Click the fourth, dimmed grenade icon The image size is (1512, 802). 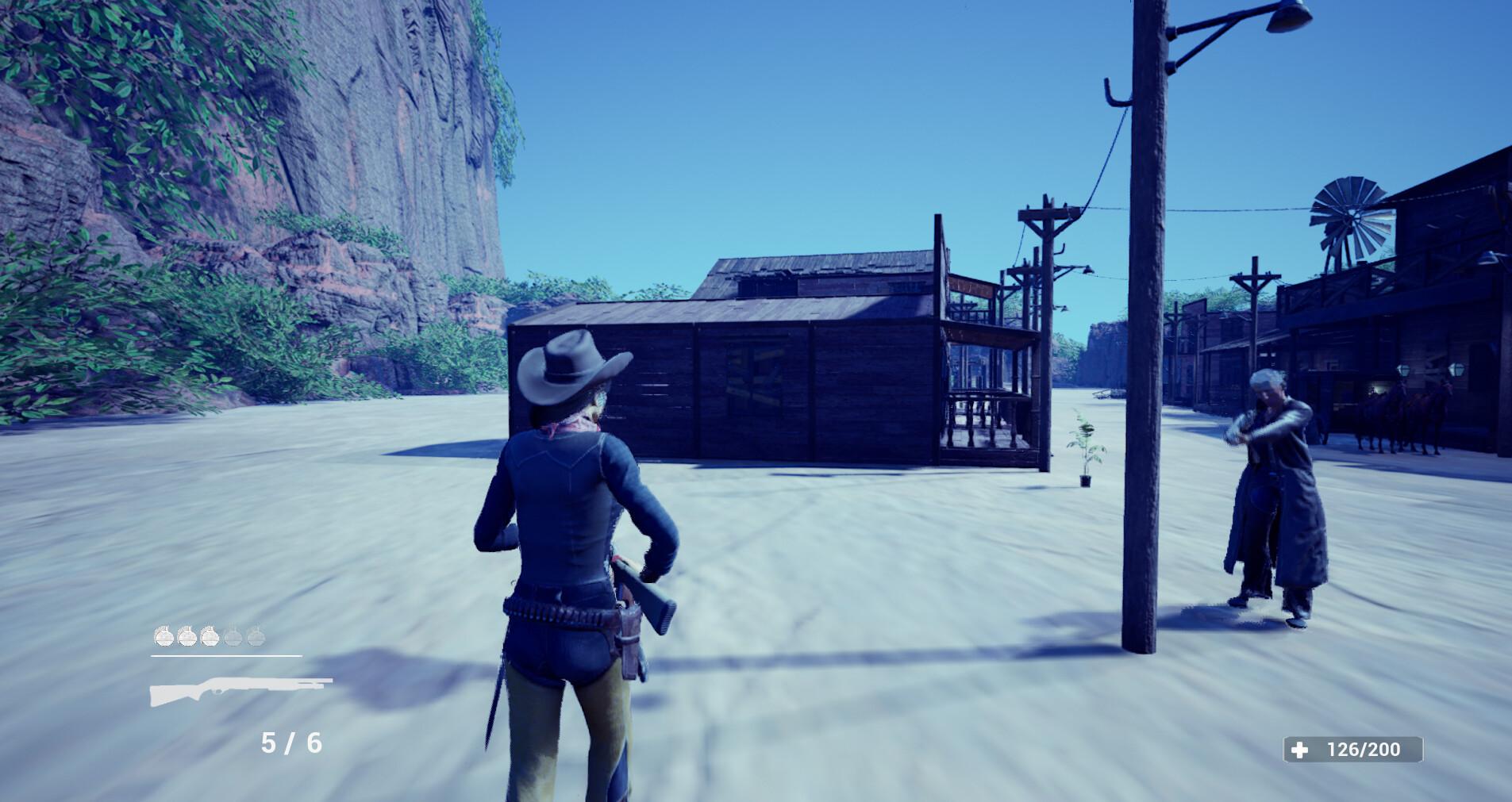tap(233, 635)
